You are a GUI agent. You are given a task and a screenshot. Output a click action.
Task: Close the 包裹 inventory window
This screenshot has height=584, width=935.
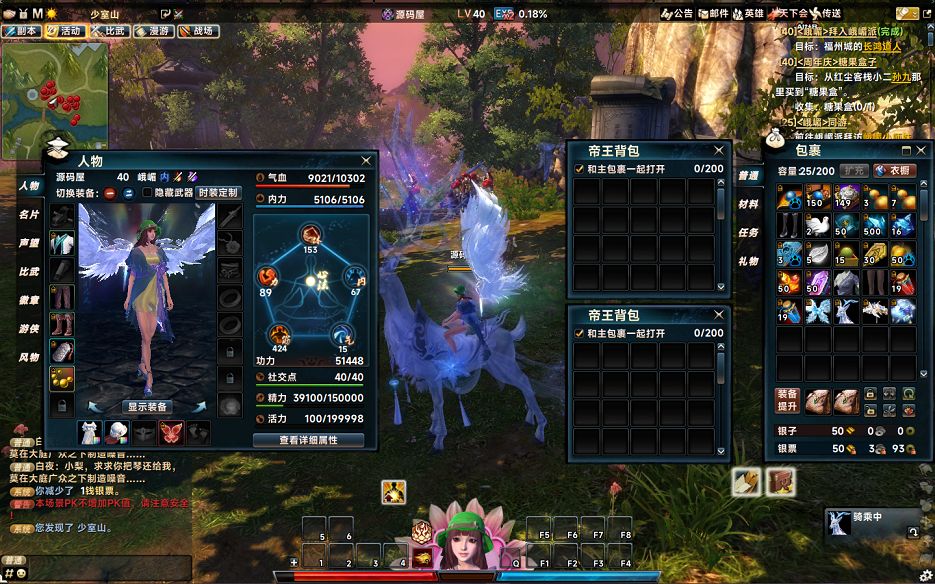click(922, 150)
